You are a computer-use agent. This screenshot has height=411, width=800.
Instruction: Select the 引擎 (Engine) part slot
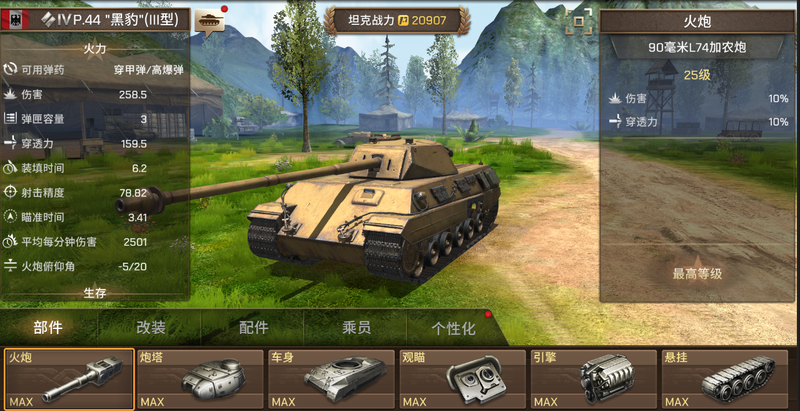click(593, 379)
